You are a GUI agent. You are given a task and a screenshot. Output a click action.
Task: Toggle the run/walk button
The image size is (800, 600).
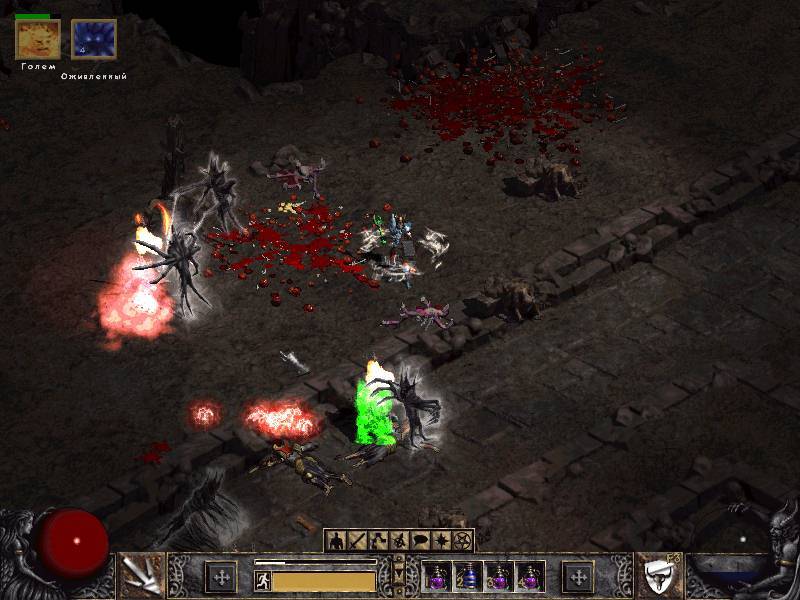point(263,581)
